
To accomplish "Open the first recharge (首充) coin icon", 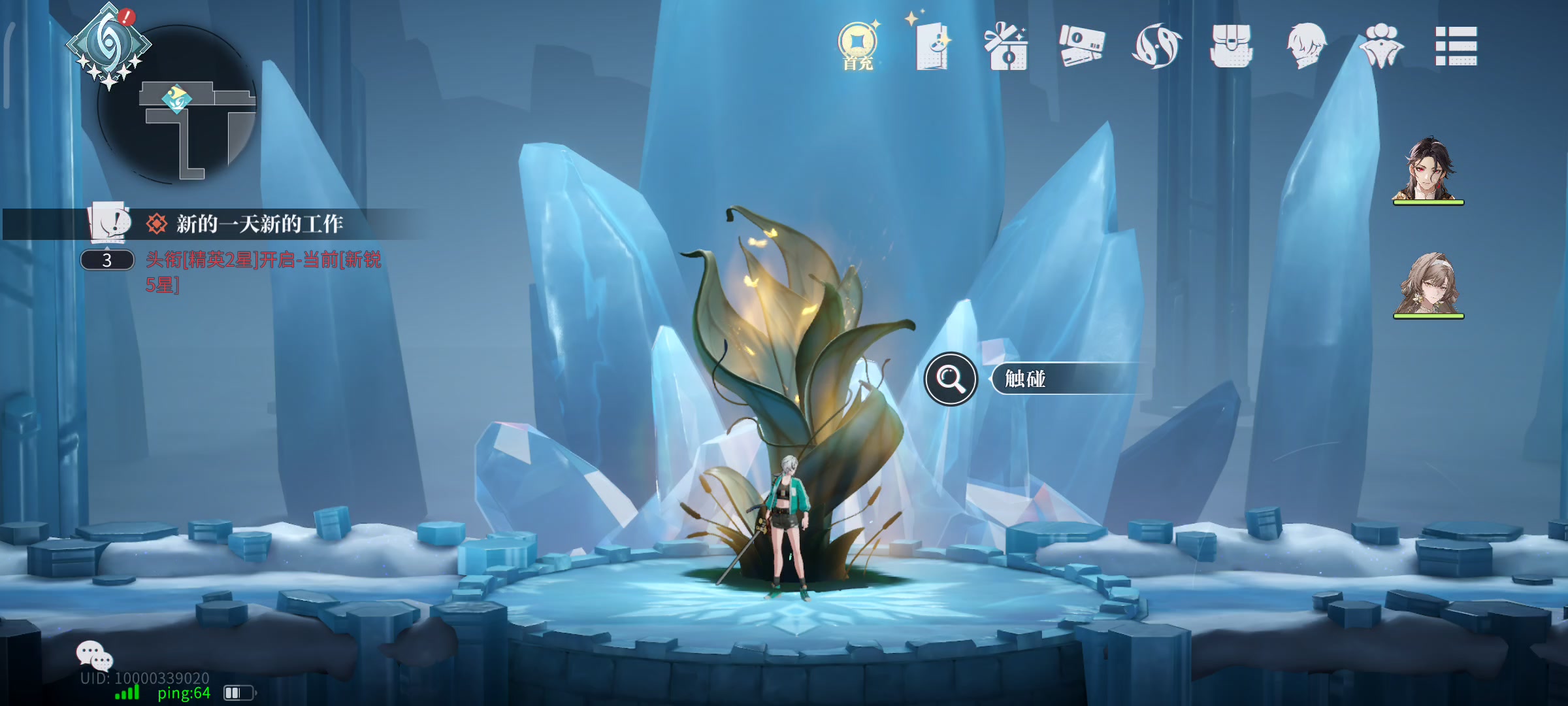I will point(857,44).
